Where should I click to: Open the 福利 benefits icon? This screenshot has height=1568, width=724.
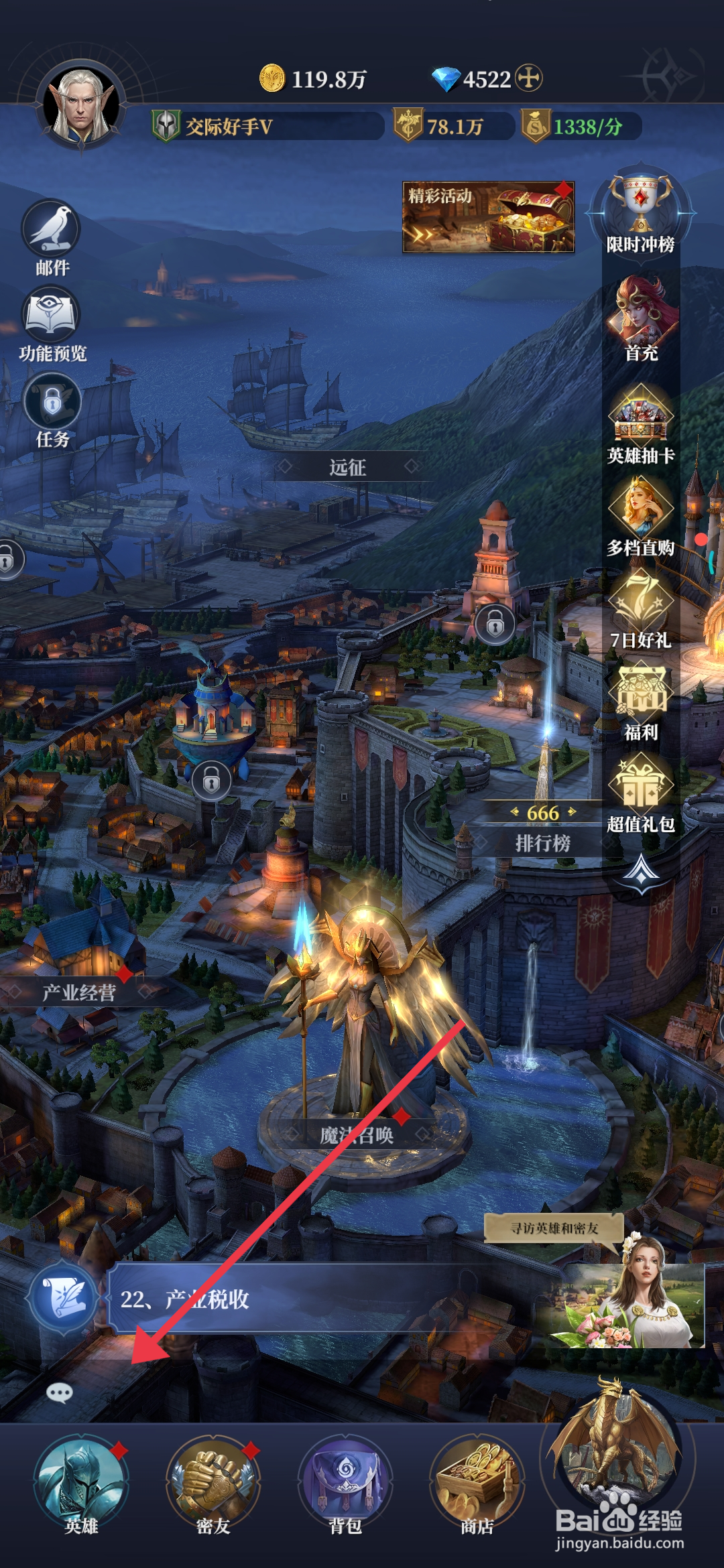(641, 693)
